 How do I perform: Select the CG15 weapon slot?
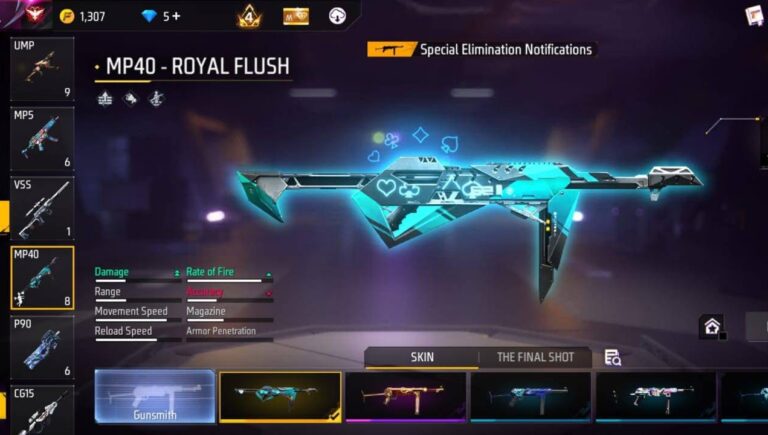tap(42, 410)
